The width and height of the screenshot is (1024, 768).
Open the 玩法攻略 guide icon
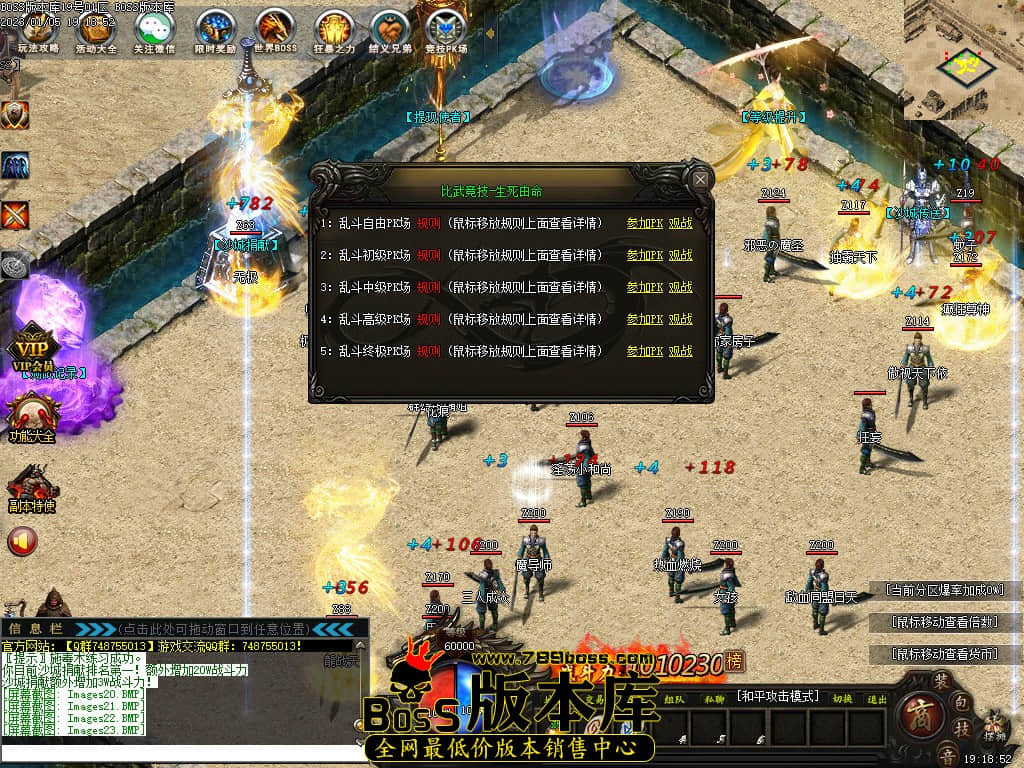coord(39,28)
